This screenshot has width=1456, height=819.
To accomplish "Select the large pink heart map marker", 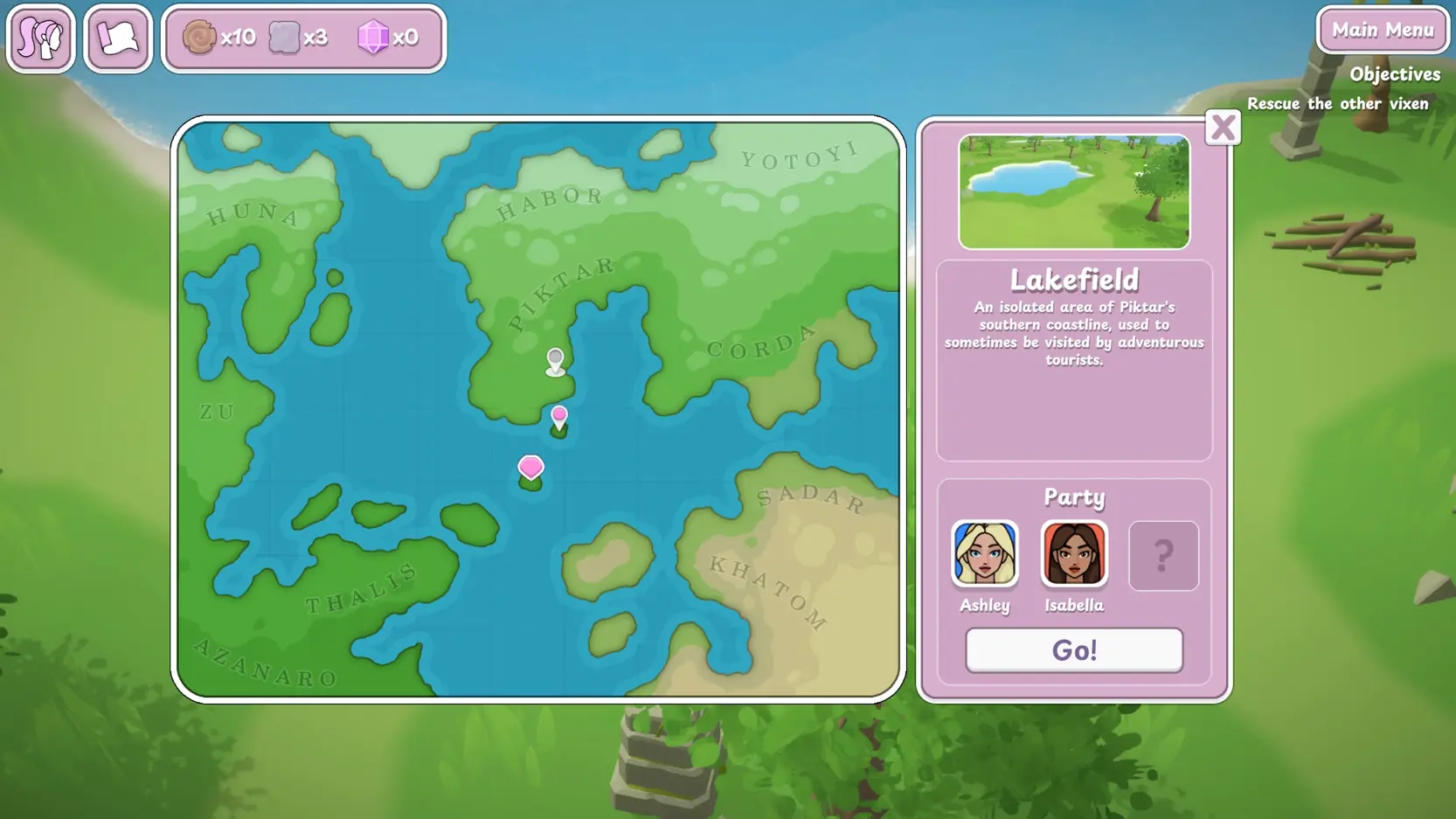I will (x=530, y=468).
